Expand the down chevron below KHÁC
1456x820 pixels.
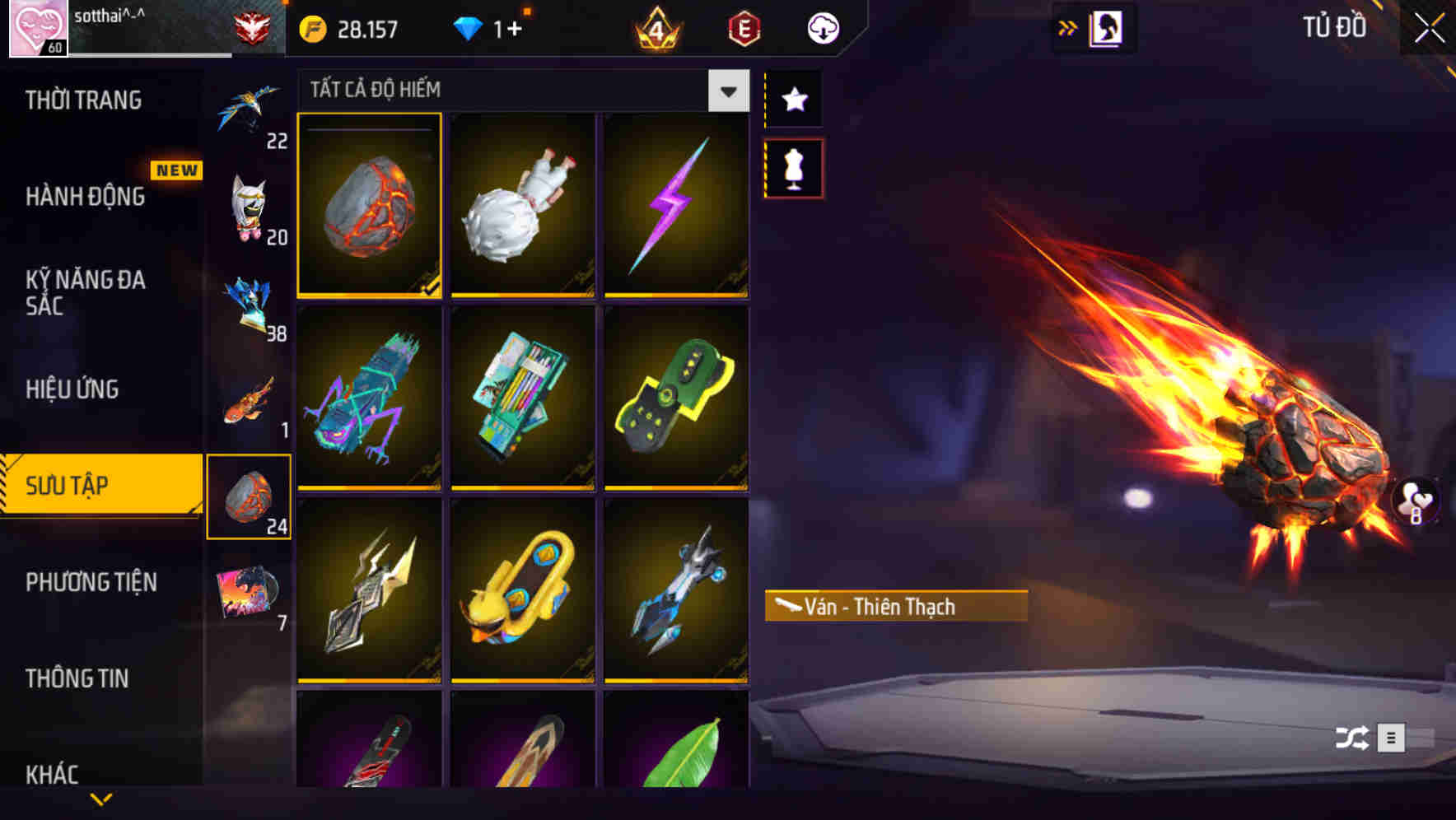point(101,799)
